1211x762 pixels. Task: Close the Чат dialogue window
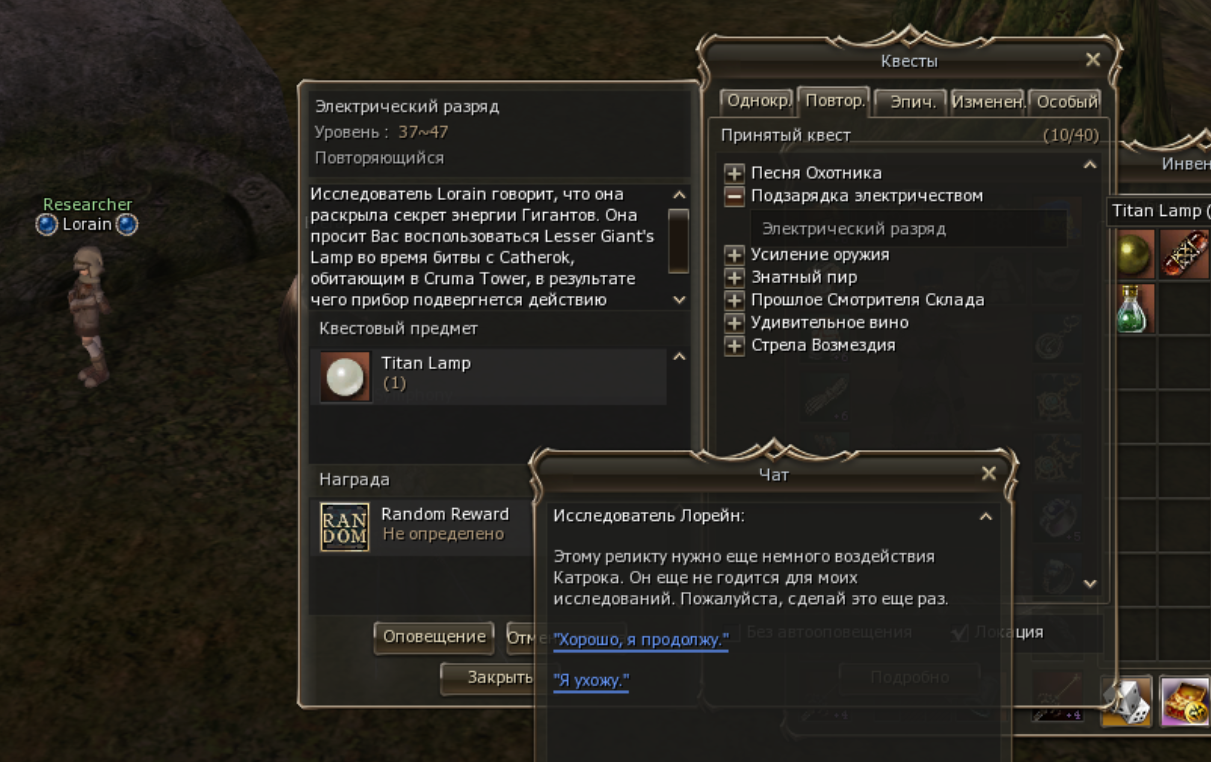point(989,474)
